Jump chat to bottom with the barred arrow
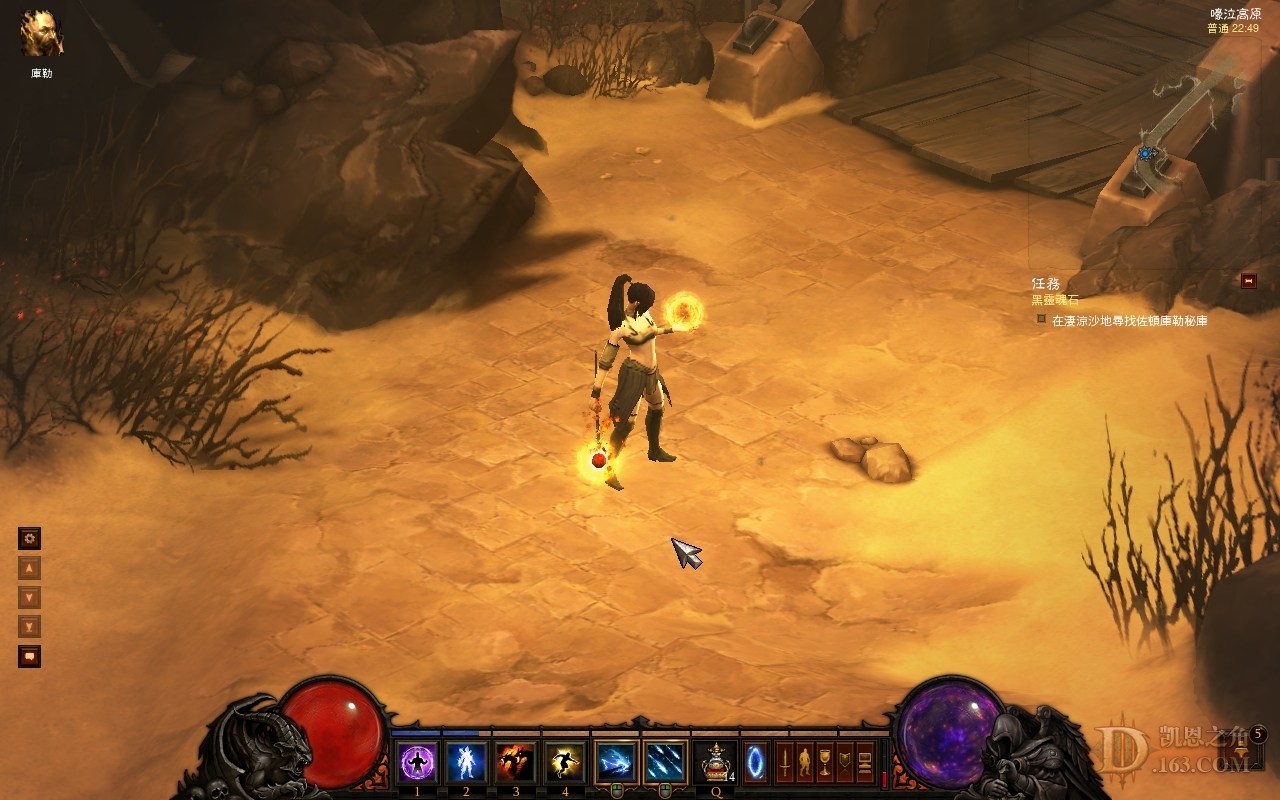This screenshot has width=1280, height=800. (x=30, y=627)
